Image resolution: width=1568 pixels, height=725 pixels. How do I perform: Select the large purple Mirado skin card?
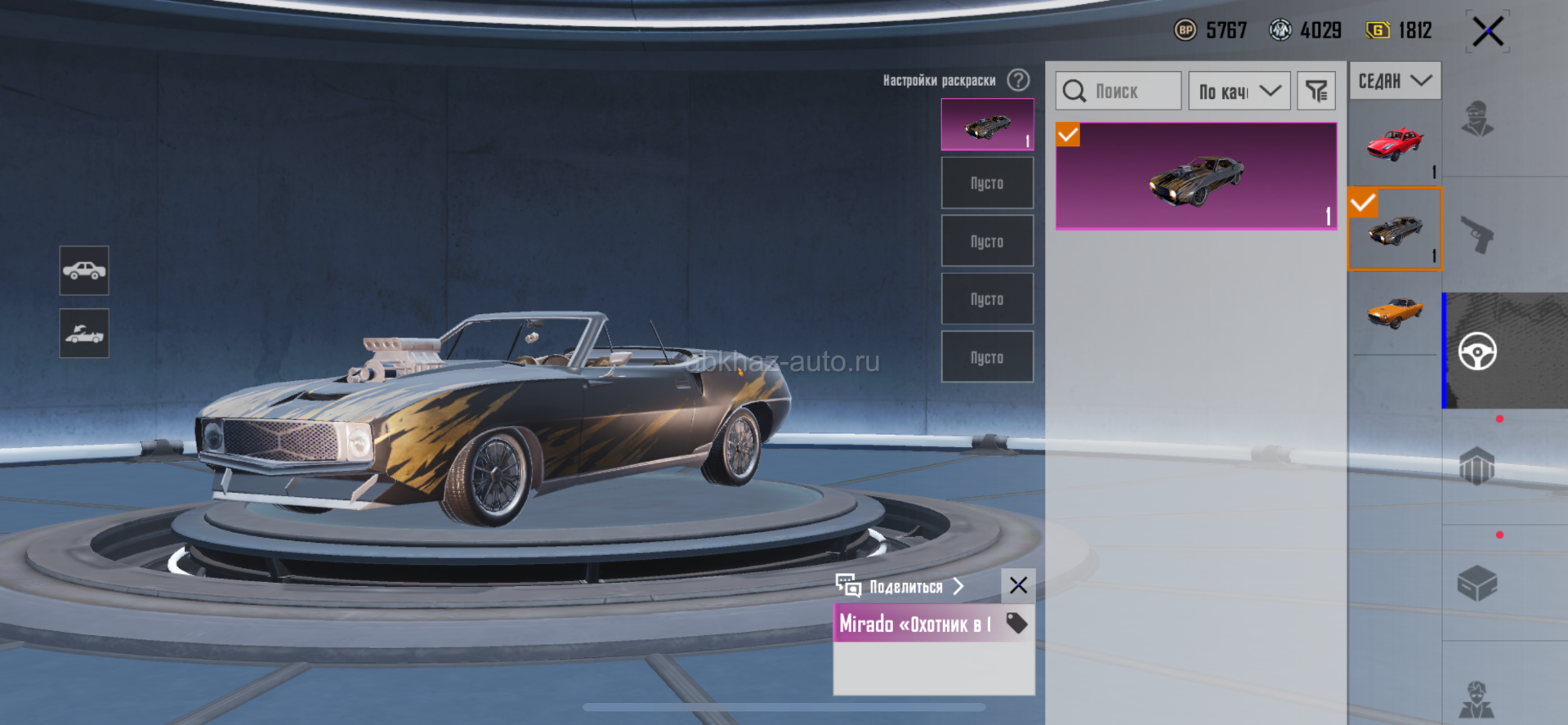pyautogui.click(x=1196, y=176)
